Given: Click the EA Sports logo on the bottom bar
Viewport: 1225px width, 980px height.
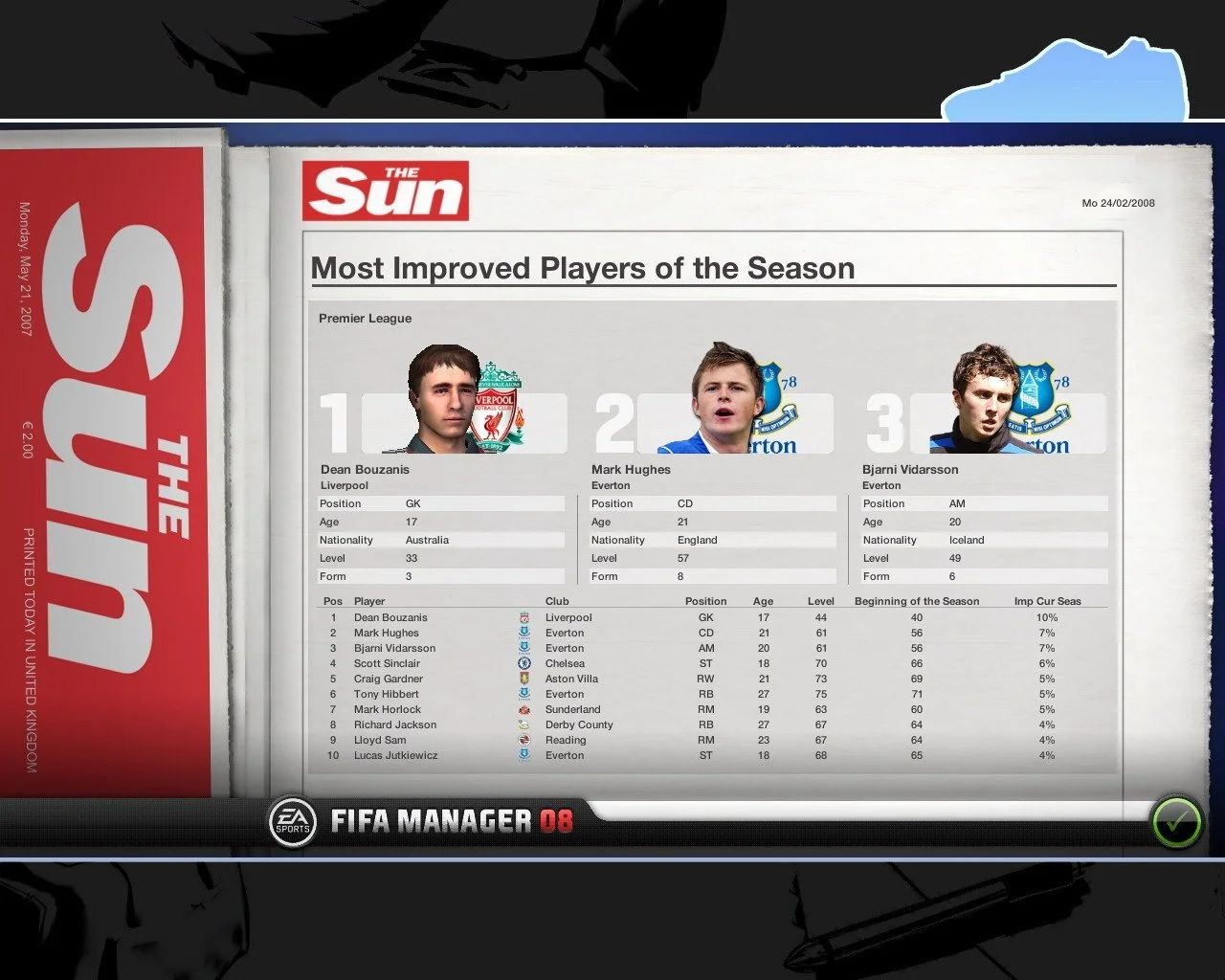Looking at the screenshot, I should pos(293,820).
